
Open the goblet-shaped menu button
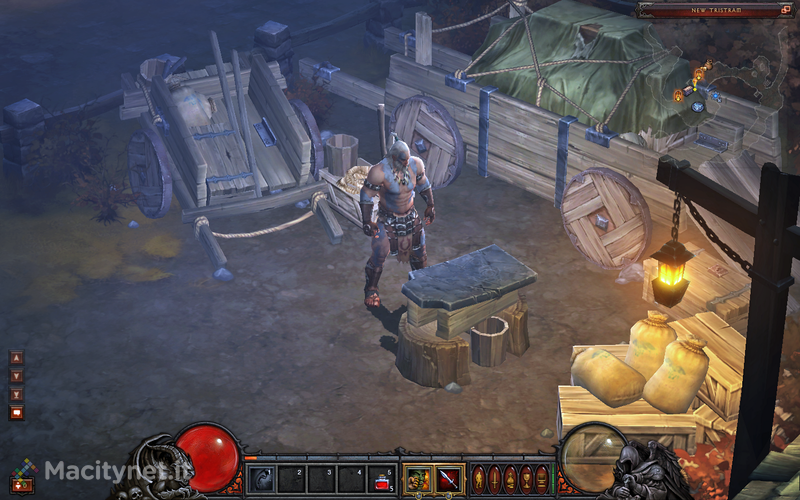click(526, 479)
